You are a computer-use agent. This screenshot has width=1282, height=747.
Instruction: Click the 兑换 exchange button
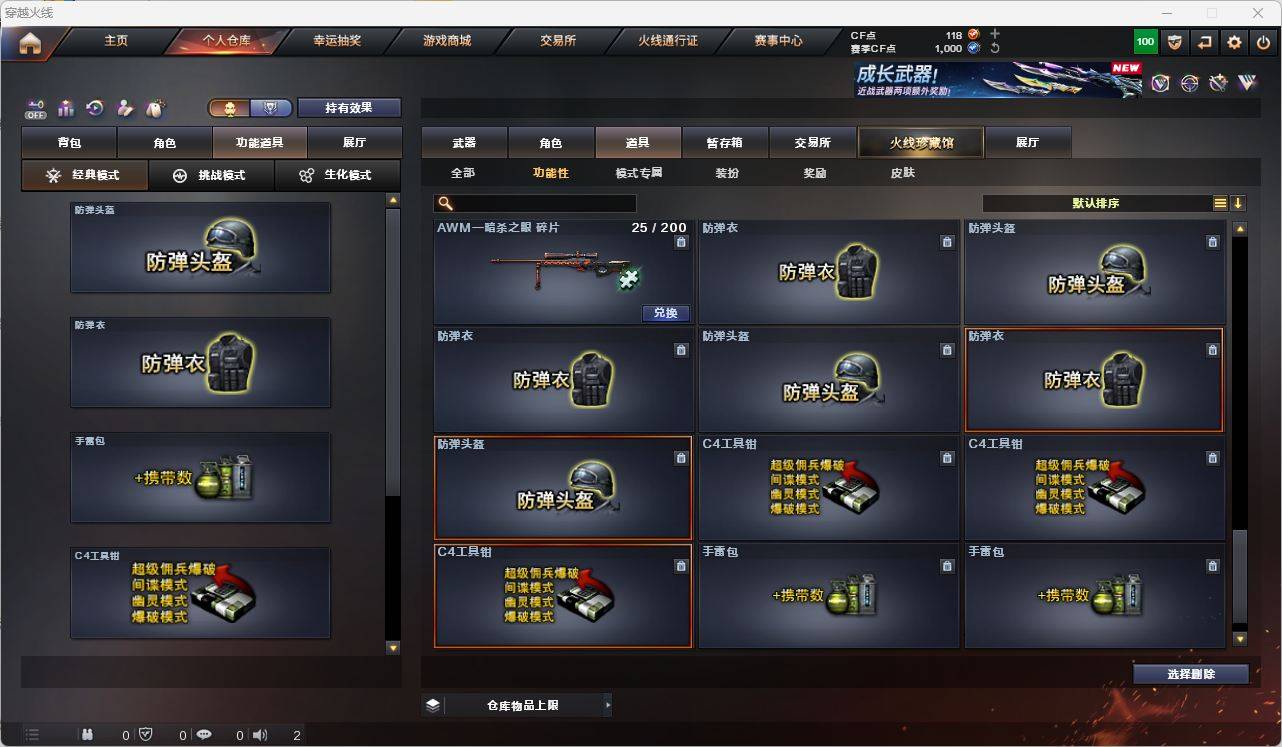click(664, 313)
